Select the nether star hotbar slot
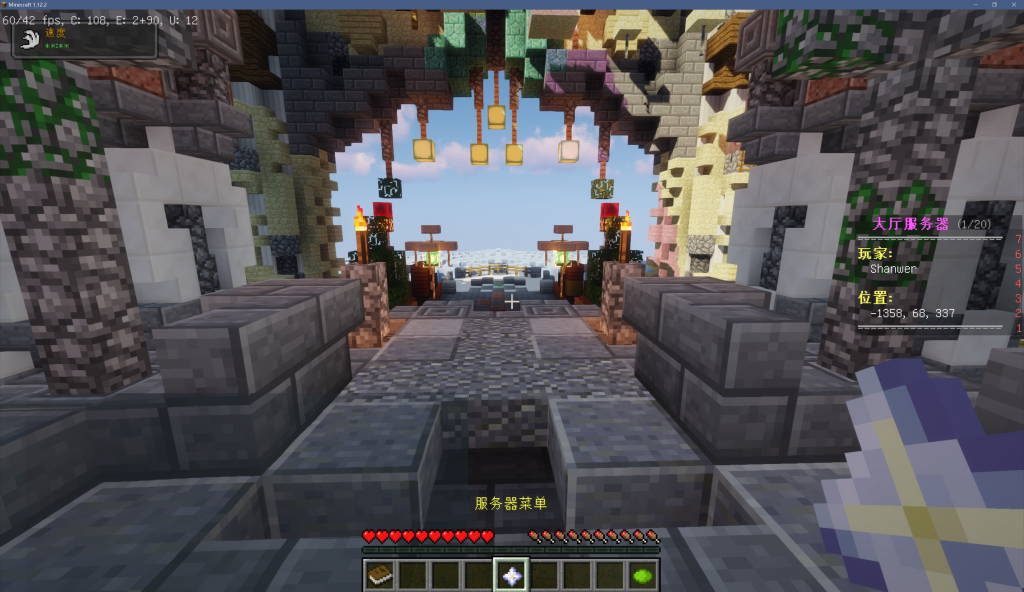The image size is (1024, 592). (x=512, y=575)
